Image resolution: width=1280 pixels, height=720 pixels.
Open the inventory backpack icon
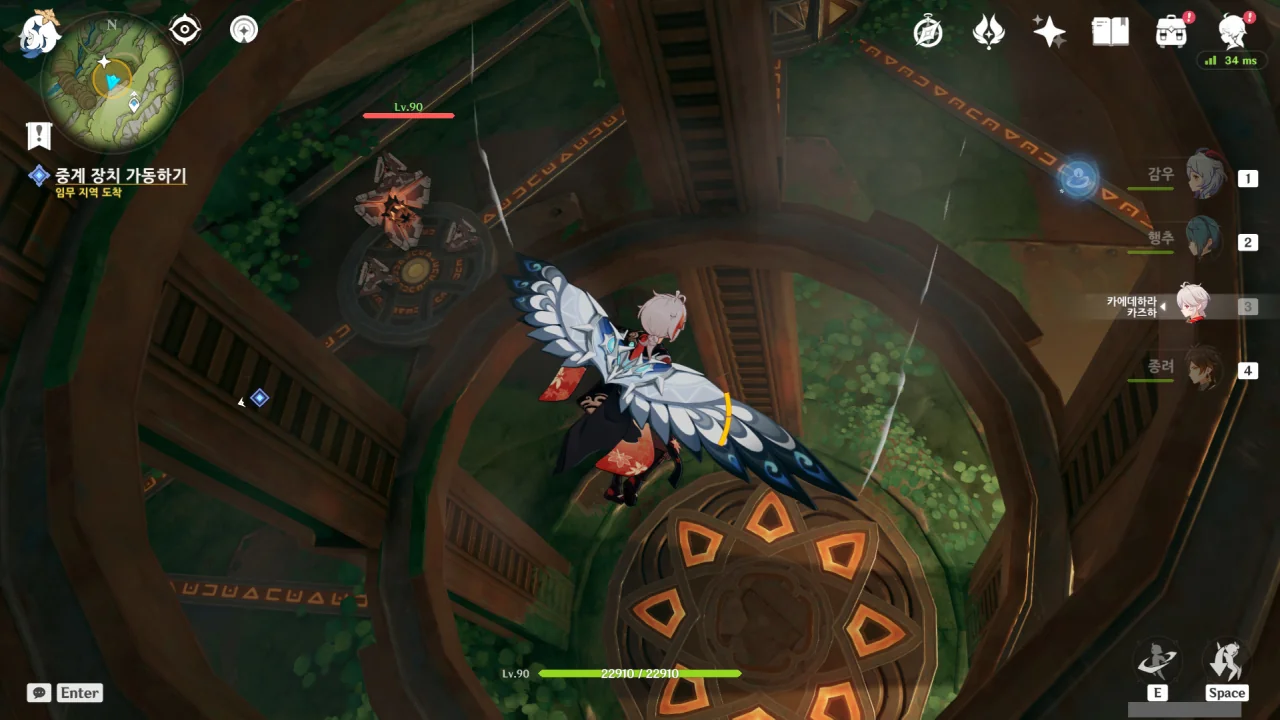1171,32
